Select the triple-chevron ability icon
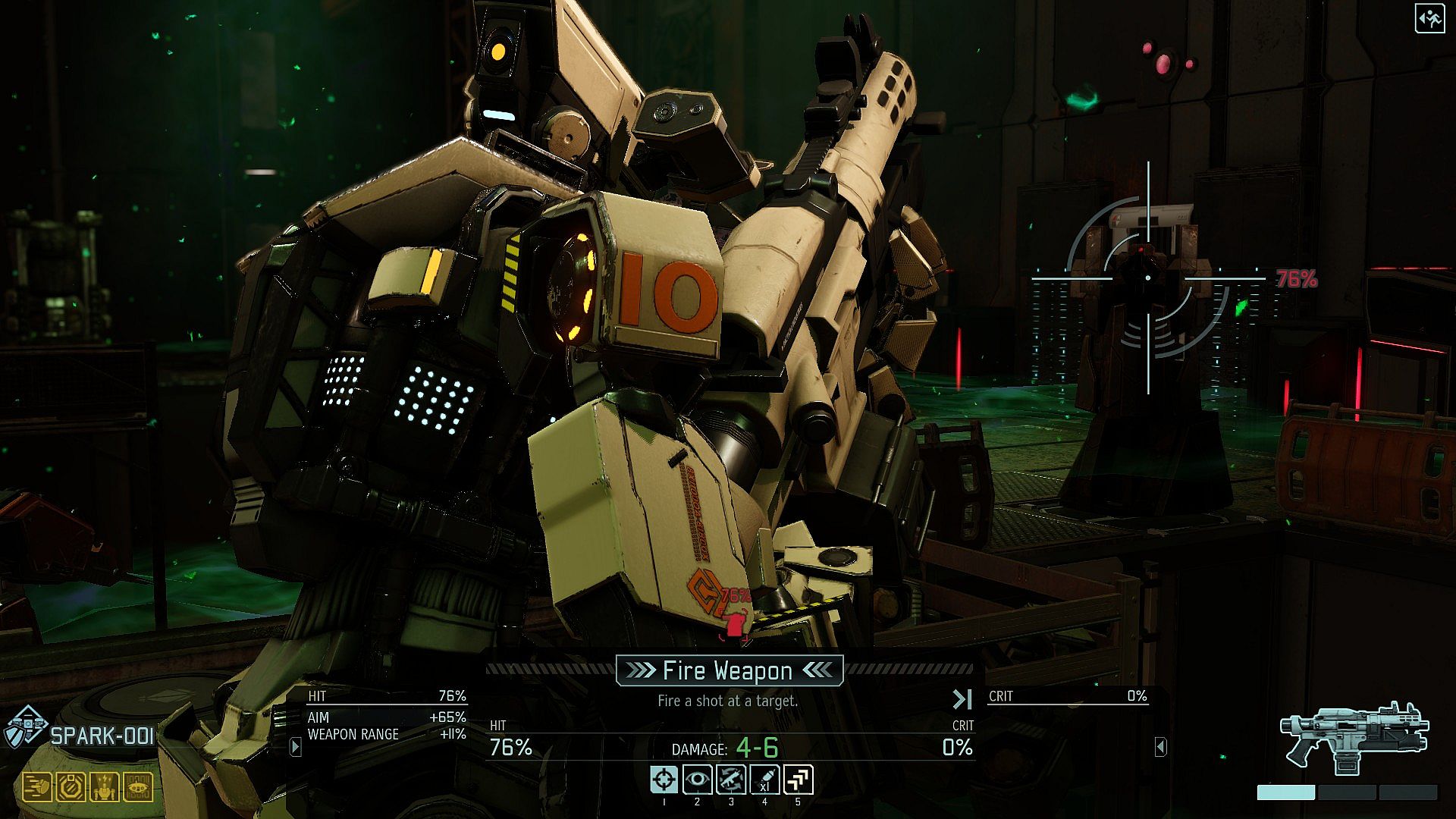Viewport: 1456px width, 819px height. point(799,780)
